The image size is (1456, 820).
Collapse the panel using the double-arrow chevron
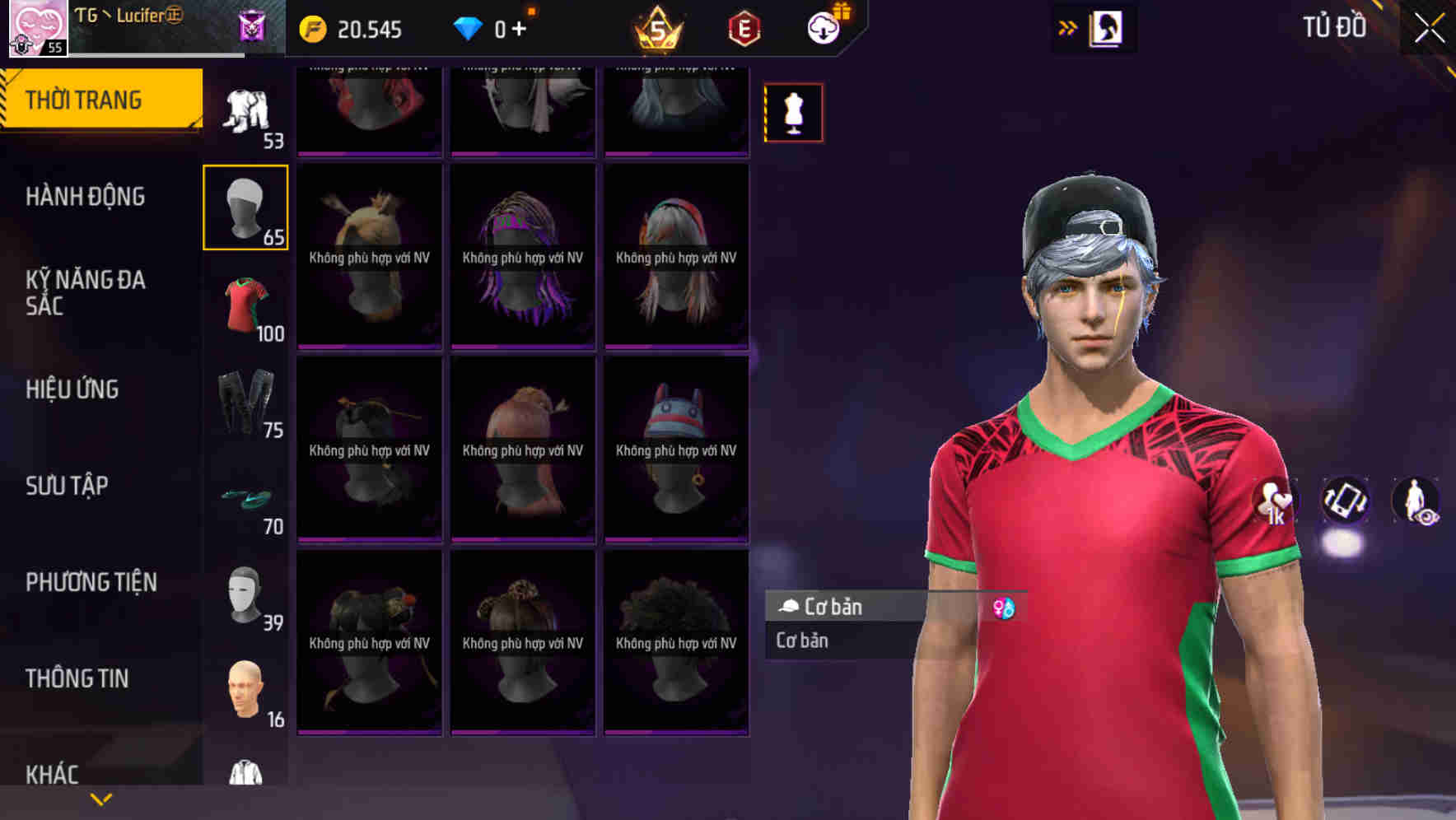[1068, 26]
